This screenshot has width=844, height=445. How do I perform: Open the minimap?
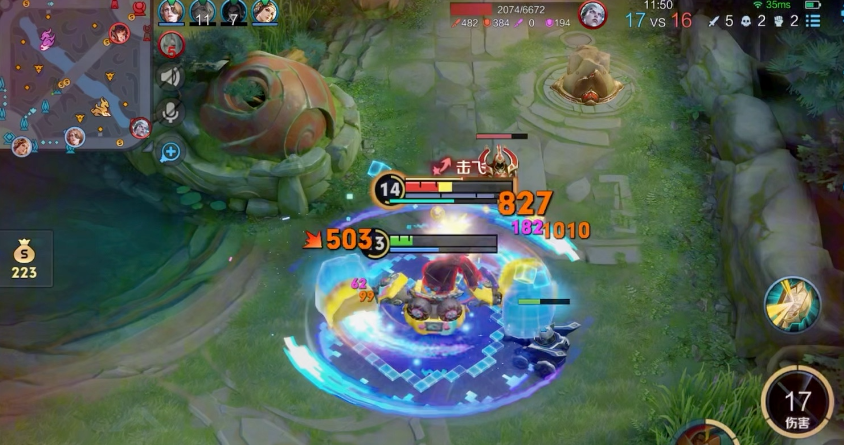pos(75,77)
